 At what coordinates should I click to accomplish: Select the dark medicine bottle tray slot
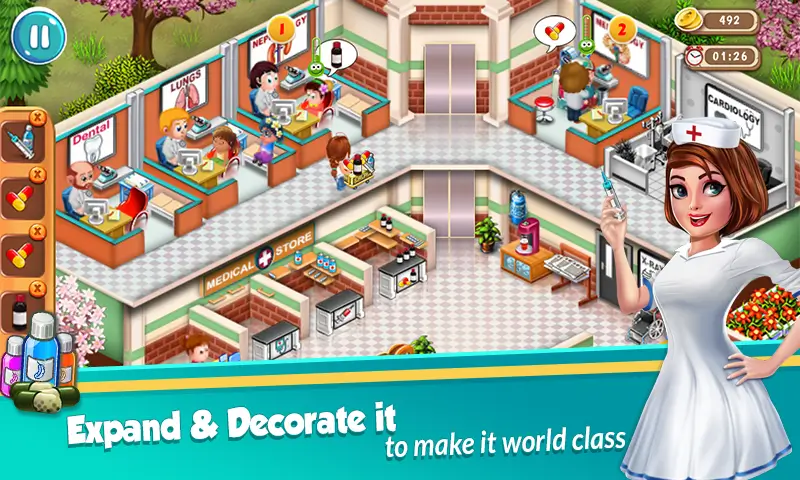[x=19, y=311]
